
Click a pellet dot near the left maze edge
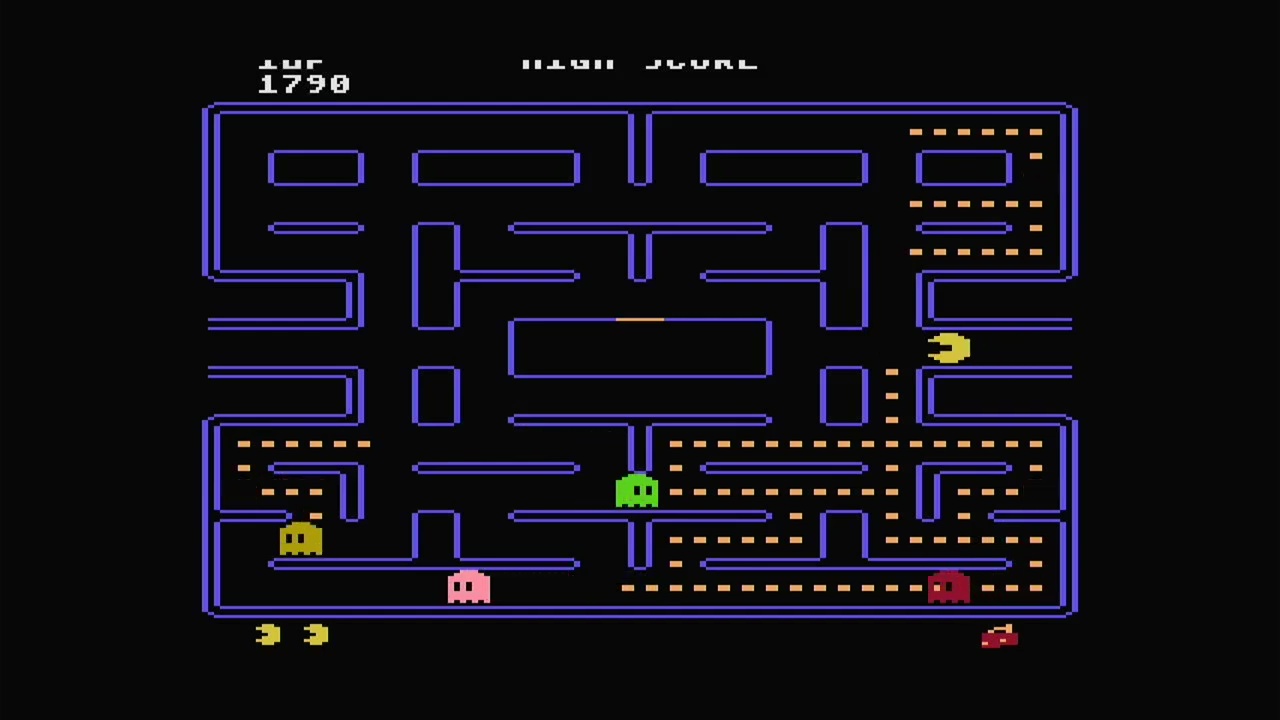242,443
